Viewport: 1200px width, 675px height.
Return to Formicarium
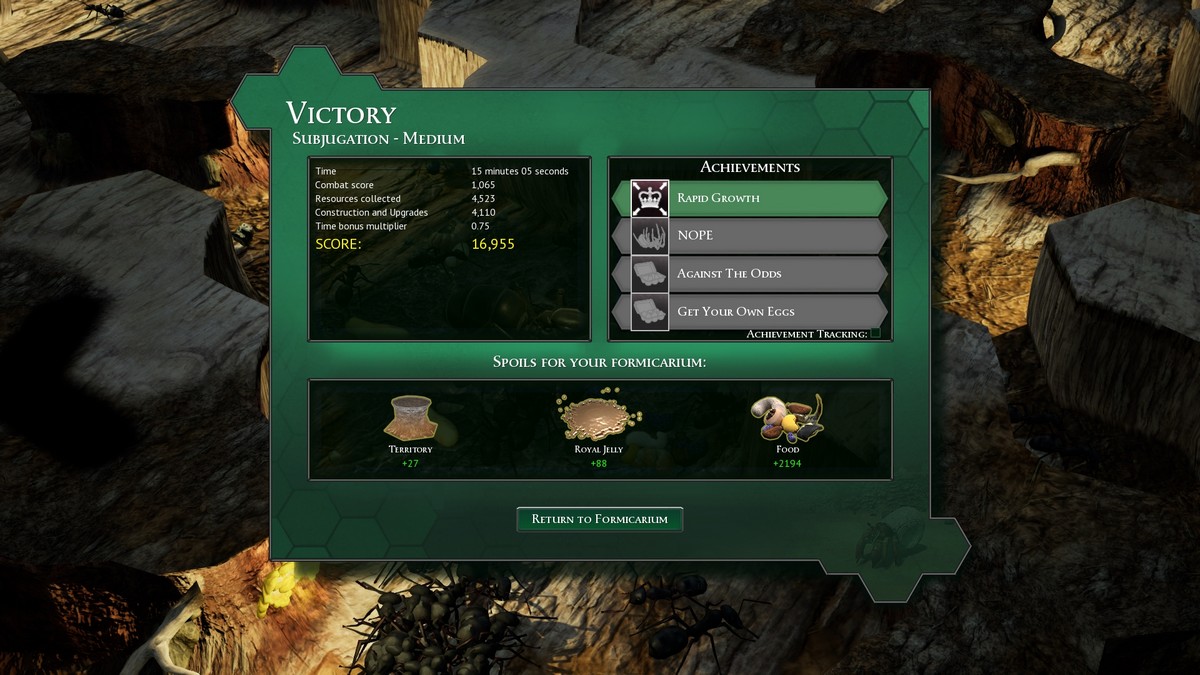(x=599, y=519)
